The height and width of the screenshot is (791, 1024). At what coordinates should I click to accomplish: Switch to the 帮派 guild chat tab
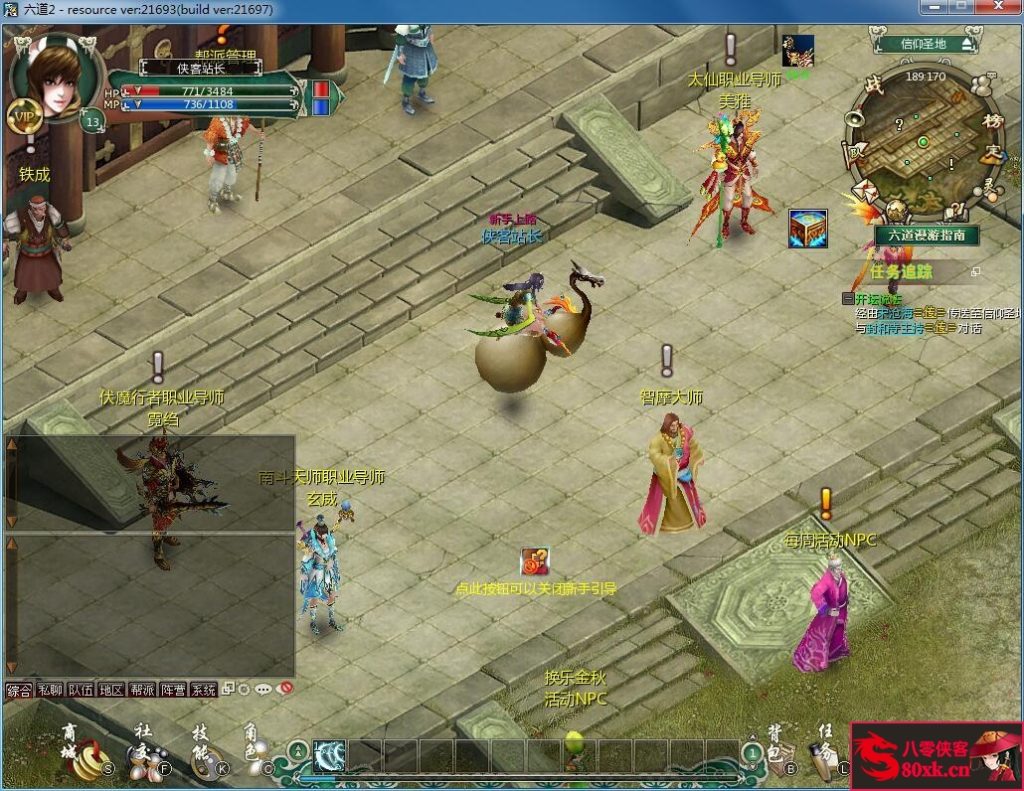coord(142,690)
